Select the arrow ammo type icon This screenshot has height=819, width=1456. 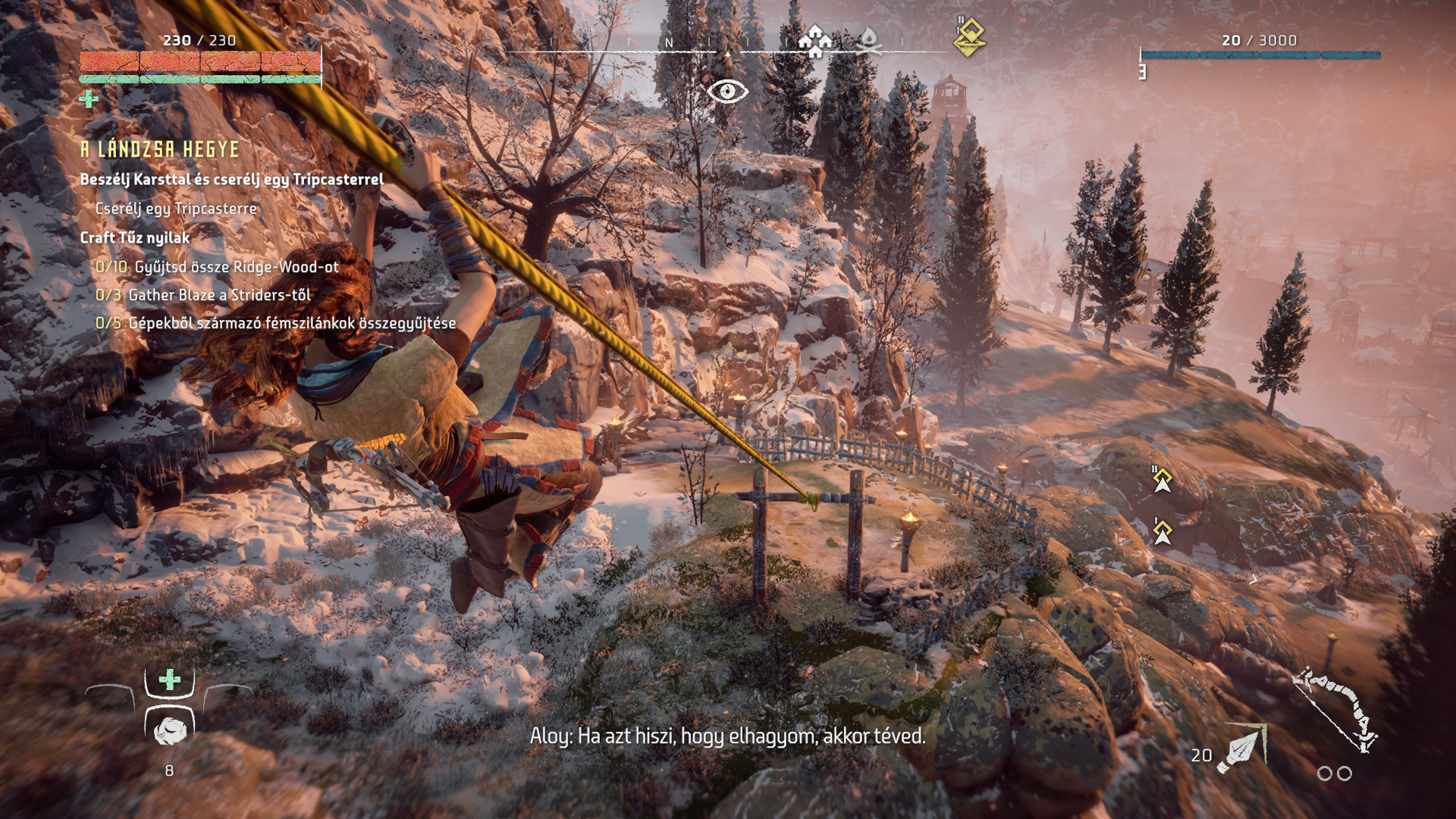click(x=1241, y=749)
